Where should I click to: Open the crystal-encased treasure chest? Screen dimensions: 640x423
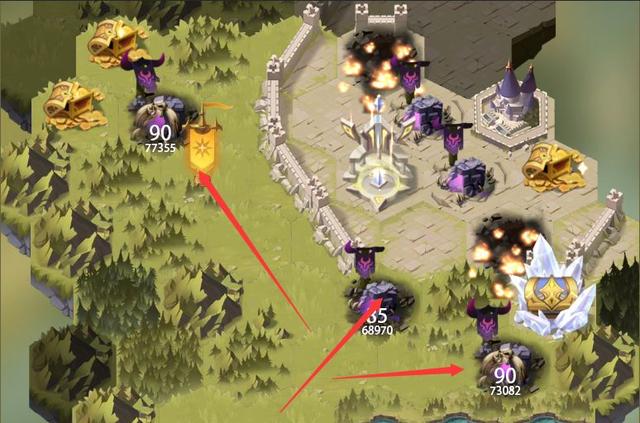coord(551,290)
